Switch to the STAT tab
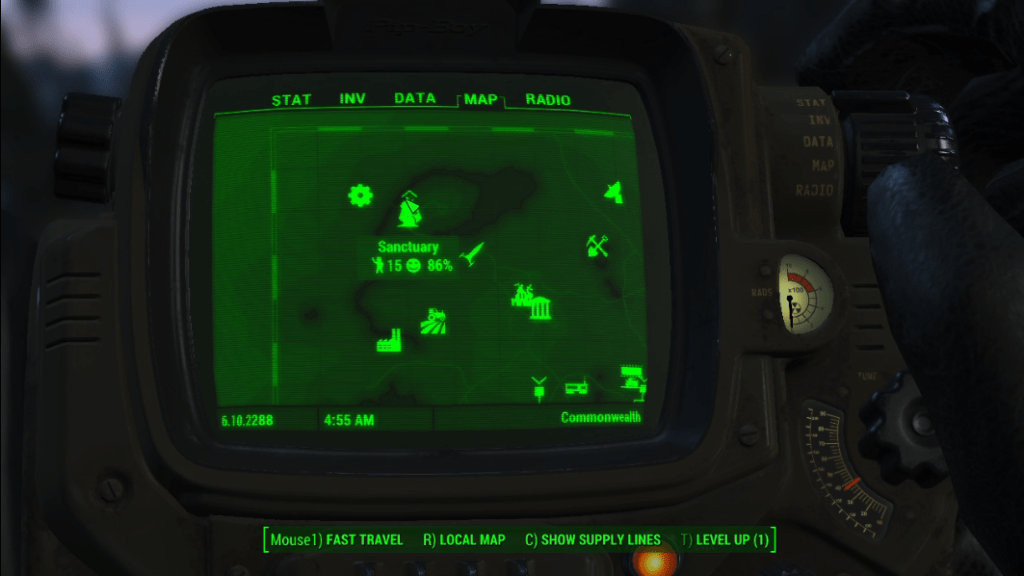The width and height of the screenshot is (1024, 576). pyautogui.click(x=291, y=100)
